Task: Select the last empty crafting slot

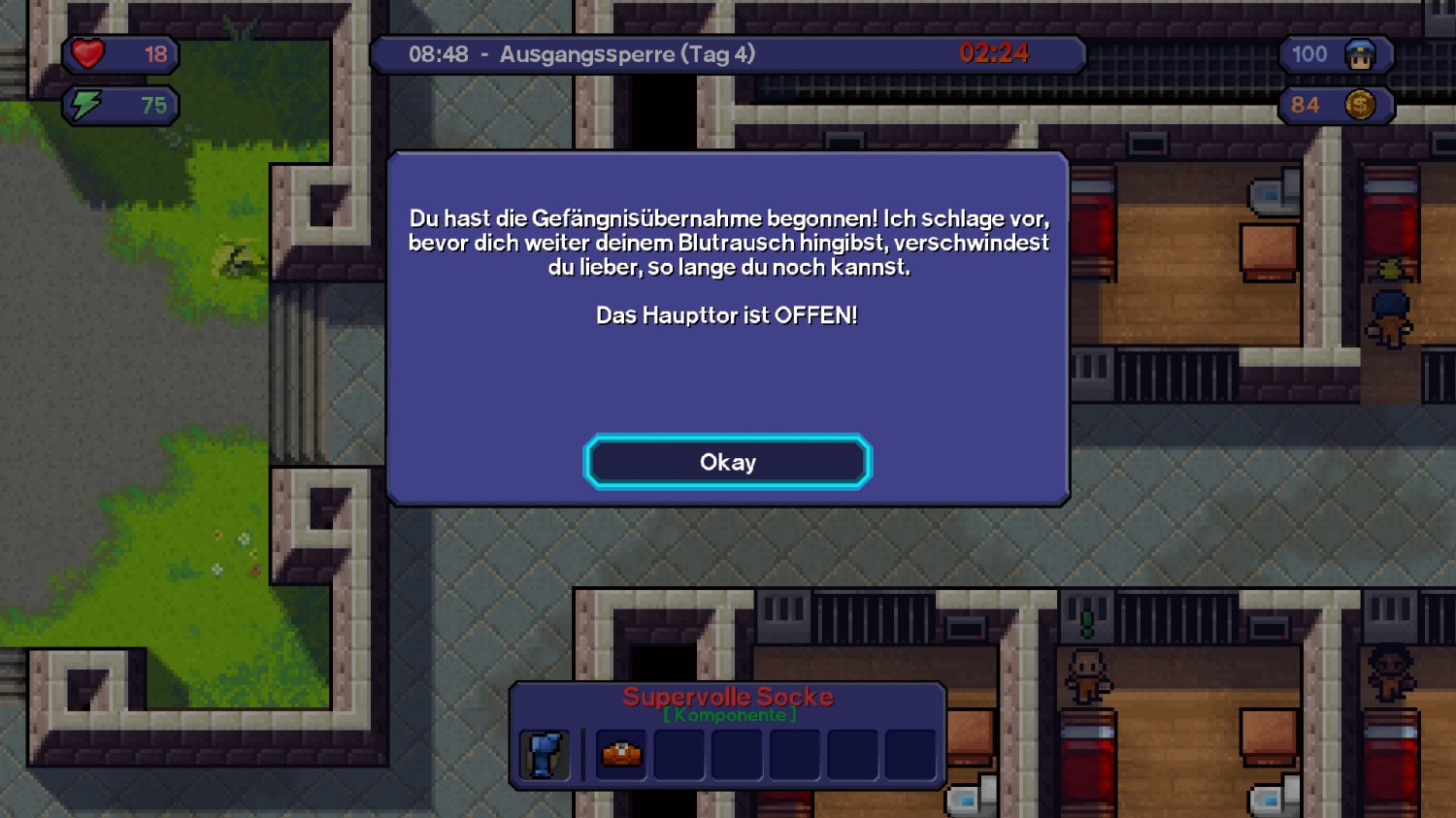Action: (x=909, y=755)
